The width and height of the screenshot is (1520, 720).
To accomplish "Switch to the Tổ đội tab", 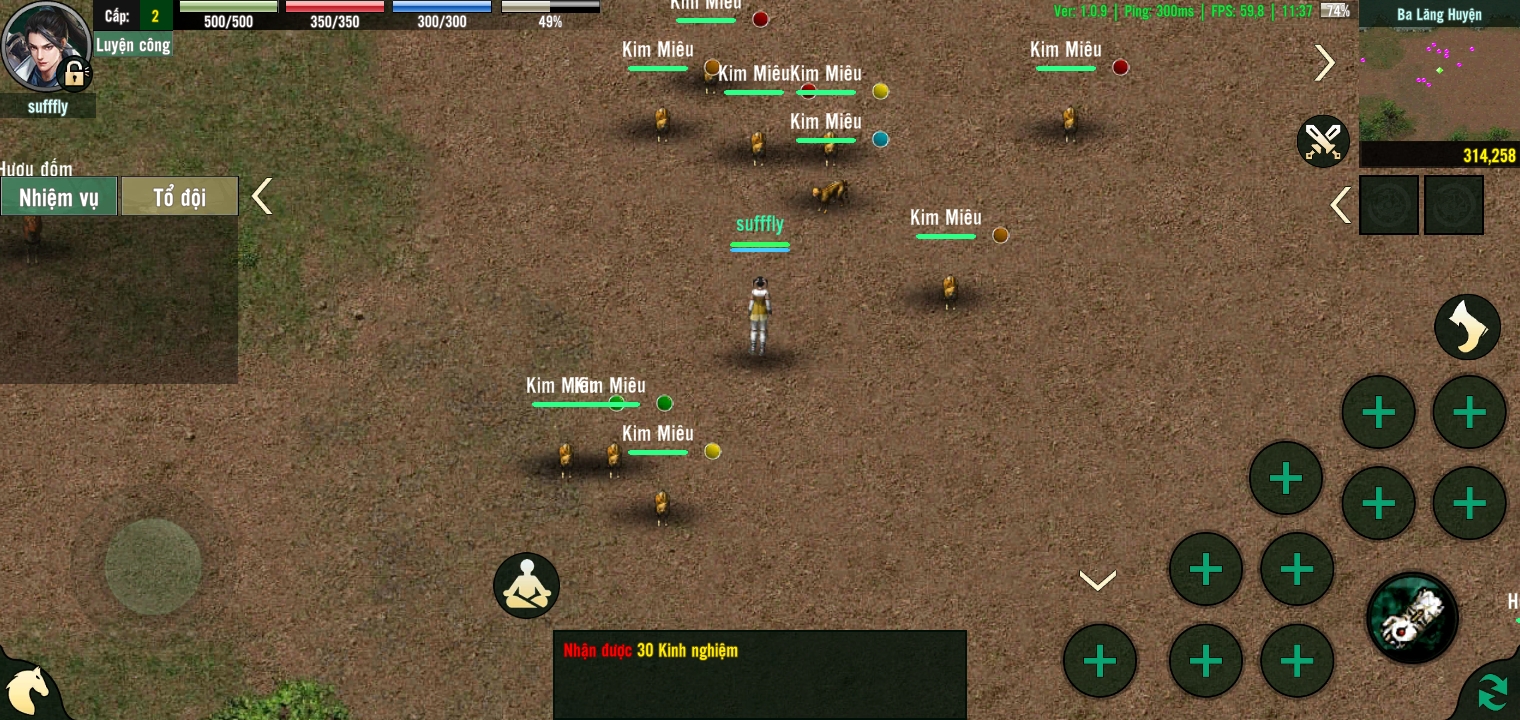I will tap(179, 196).
